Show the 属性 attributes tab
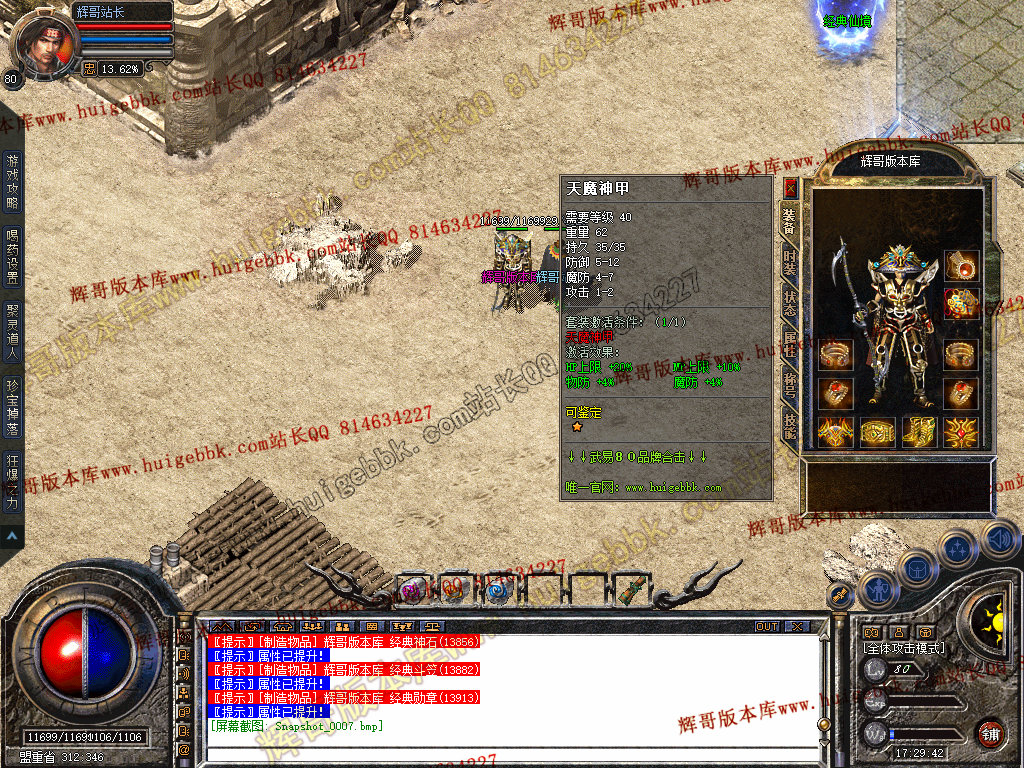 point(789,345)
